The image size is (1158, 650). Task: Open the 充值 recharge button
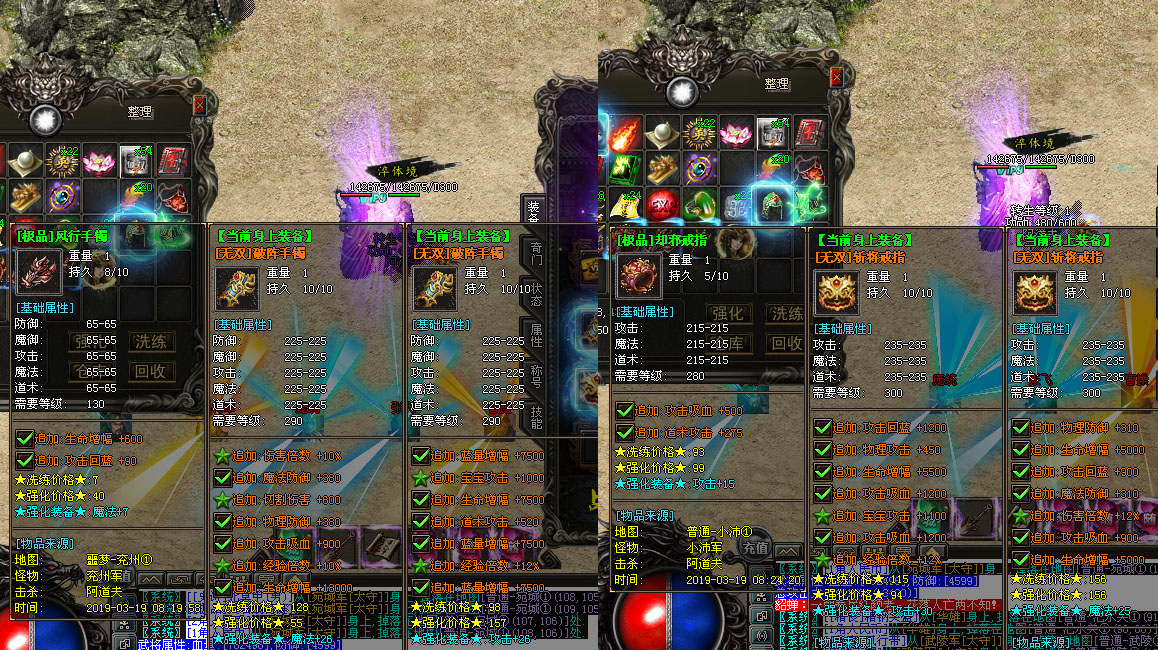[x=755, y=548]
